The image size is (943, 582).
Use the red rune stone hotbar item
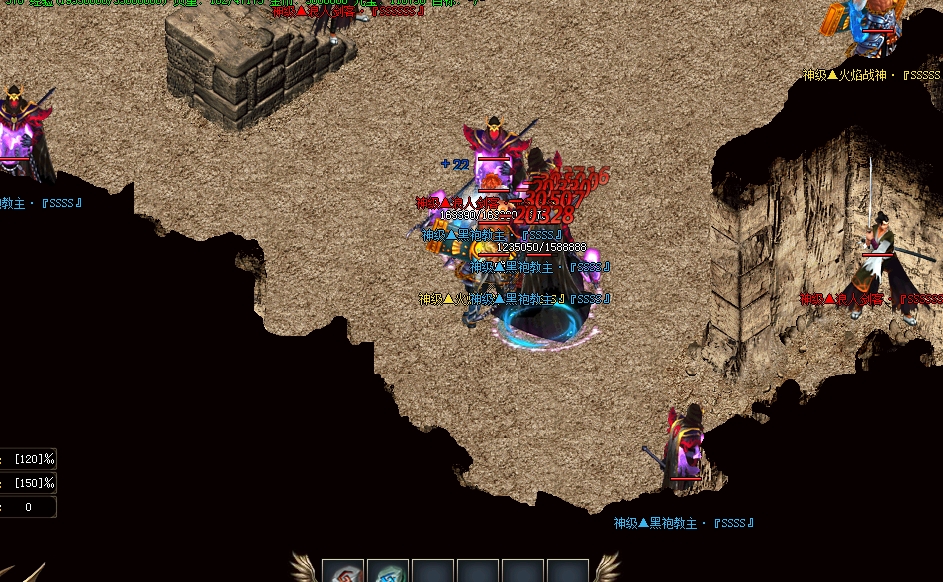point(343,572)
